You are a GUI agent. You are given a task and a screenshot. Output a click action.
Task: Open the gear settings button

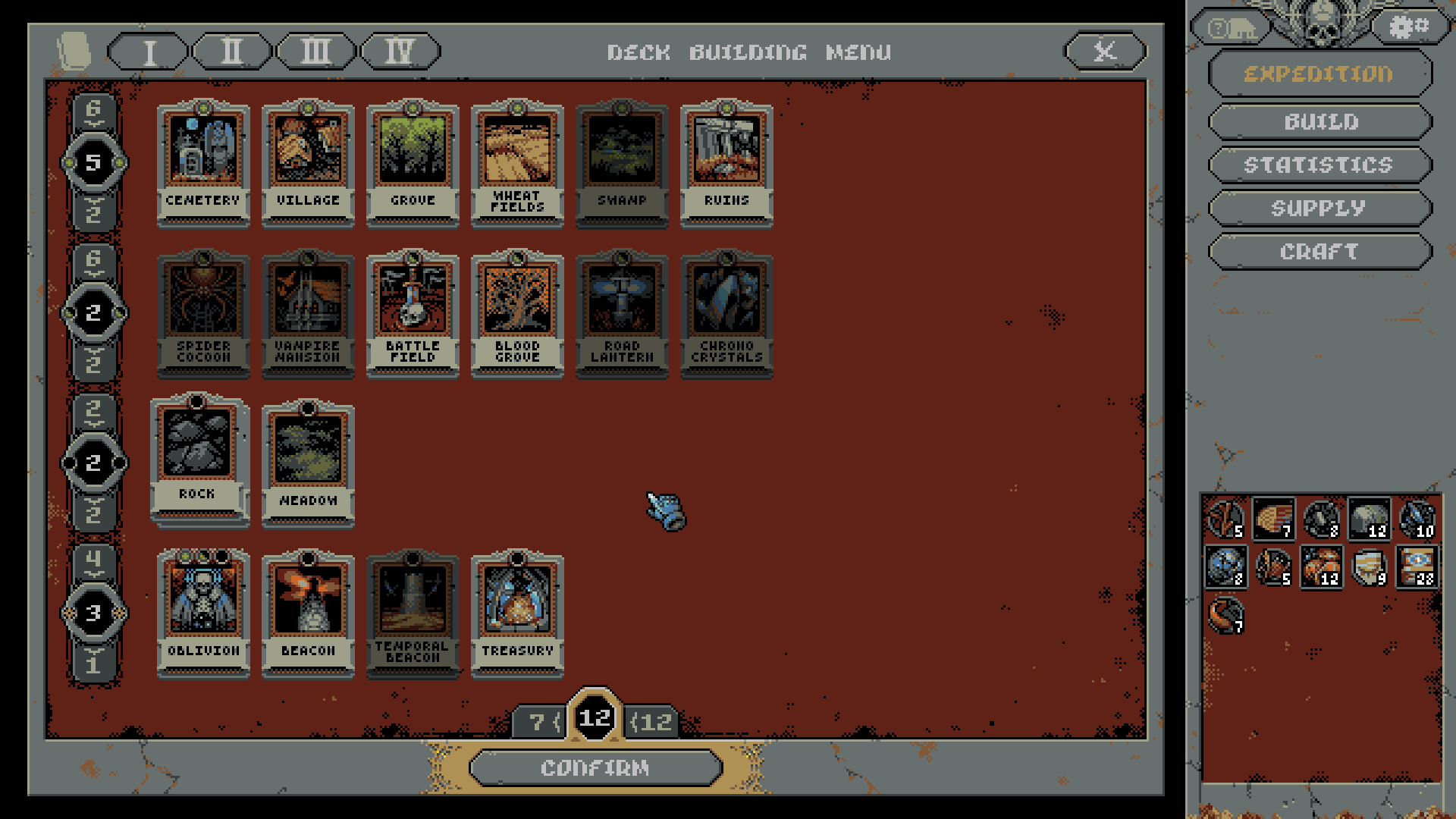click(1409, 28)
